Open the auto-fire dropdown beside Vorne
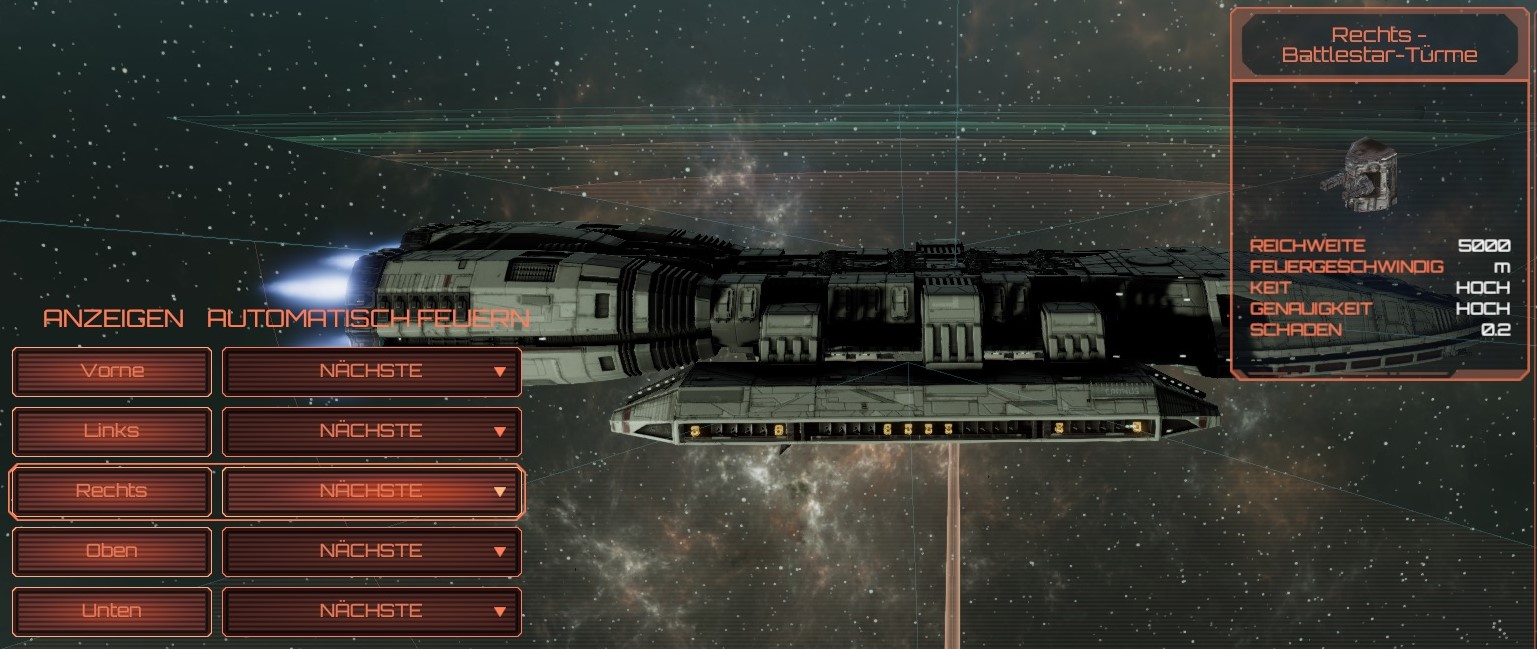1537x649 pixels. pos(372,371)
